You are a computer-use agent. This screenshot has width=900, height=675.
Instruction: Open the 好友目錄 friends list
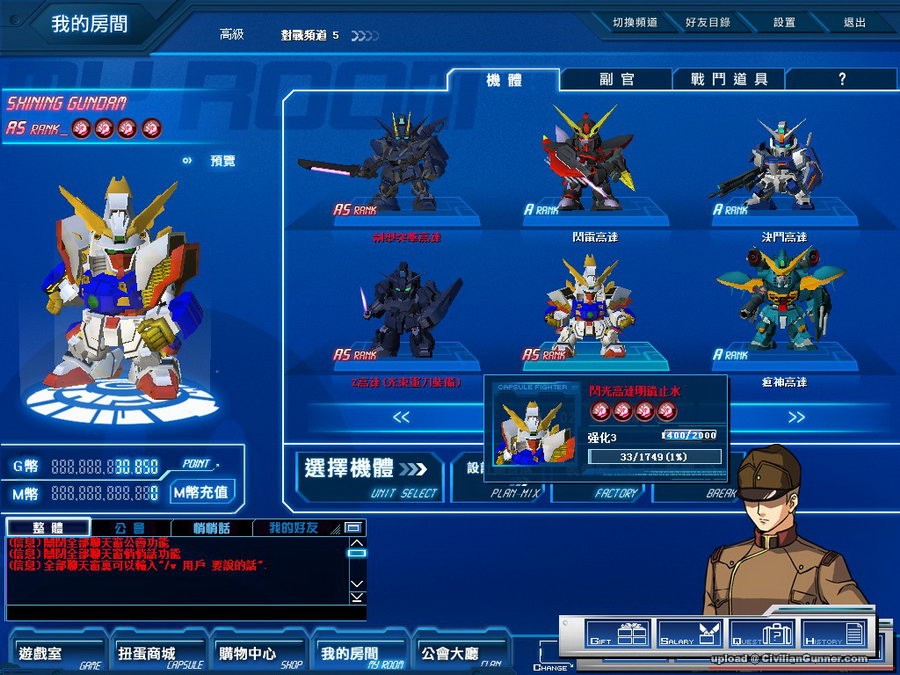[x=707, y=22]
